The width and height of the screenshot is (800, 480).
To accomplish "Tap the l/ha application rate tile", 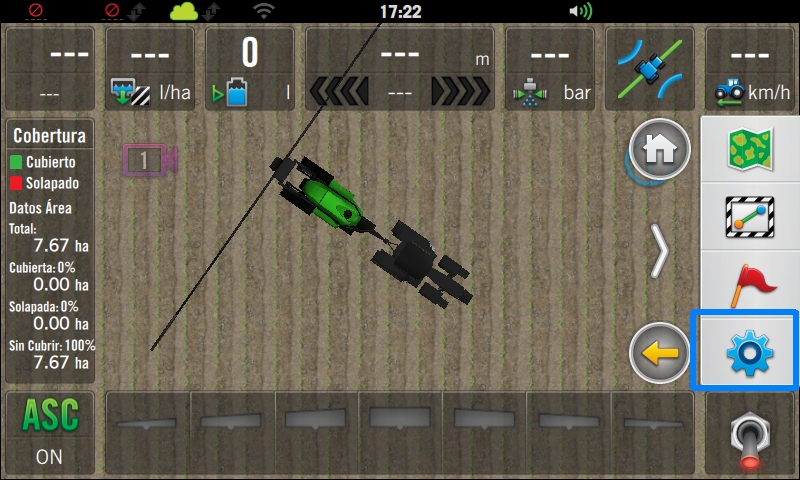I will pyautogui.click(x=149, y=69).
